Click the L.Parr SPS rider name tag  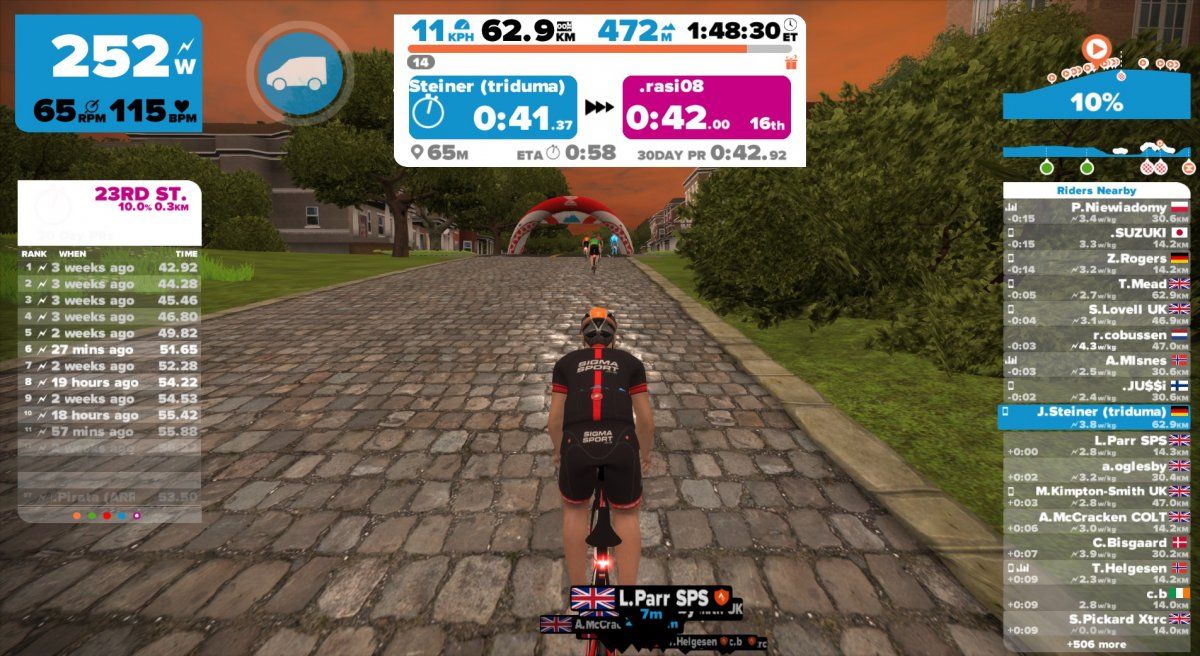click(651, 598)
